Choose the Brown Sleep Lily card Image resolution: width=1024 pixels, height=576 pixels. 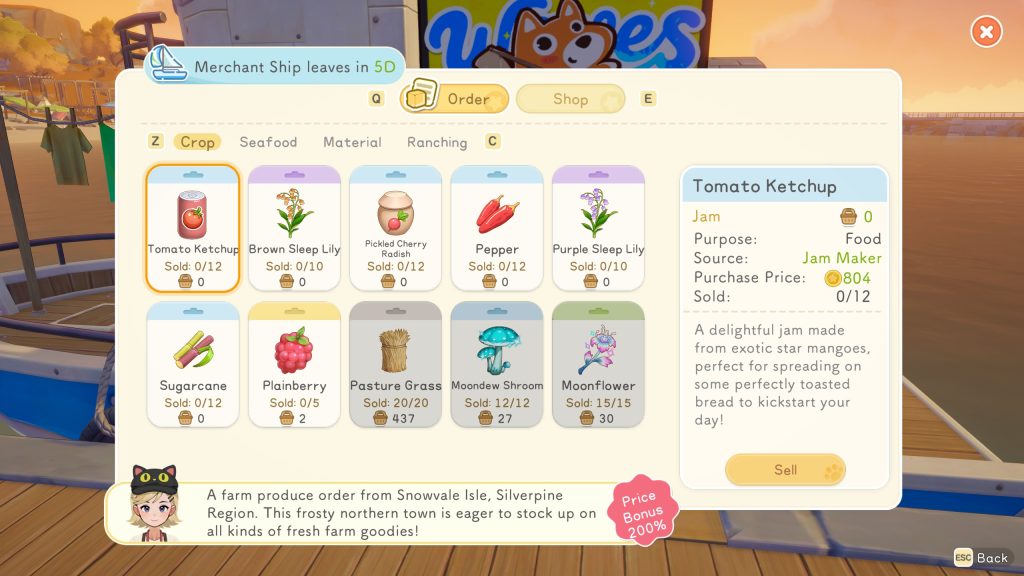[x=294, y=227]
